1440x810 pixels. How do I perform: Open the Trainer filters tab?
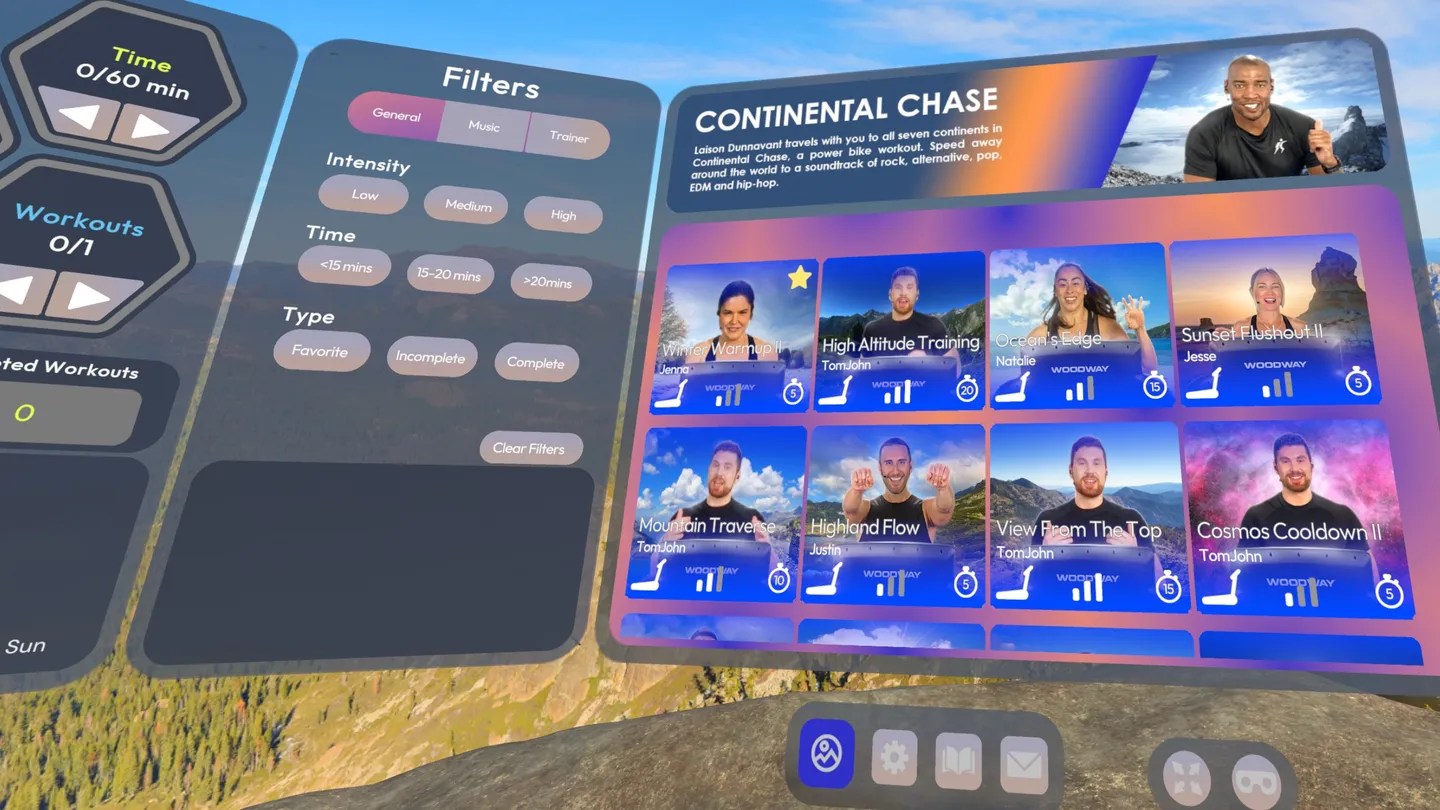coord(568,136)
